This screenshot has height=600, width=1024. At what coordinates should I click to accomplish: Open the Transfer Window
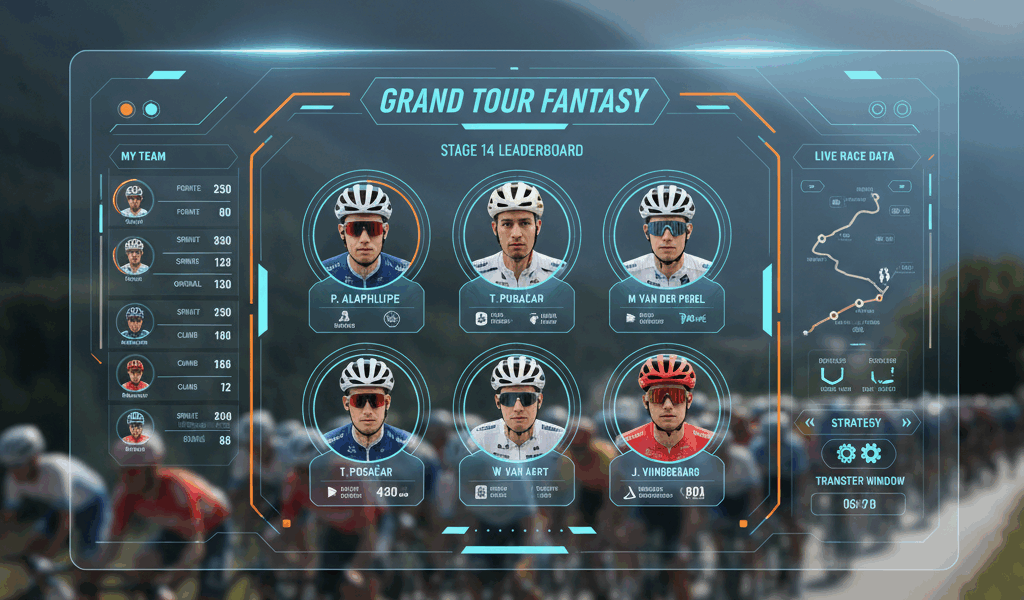click(859, 481)
